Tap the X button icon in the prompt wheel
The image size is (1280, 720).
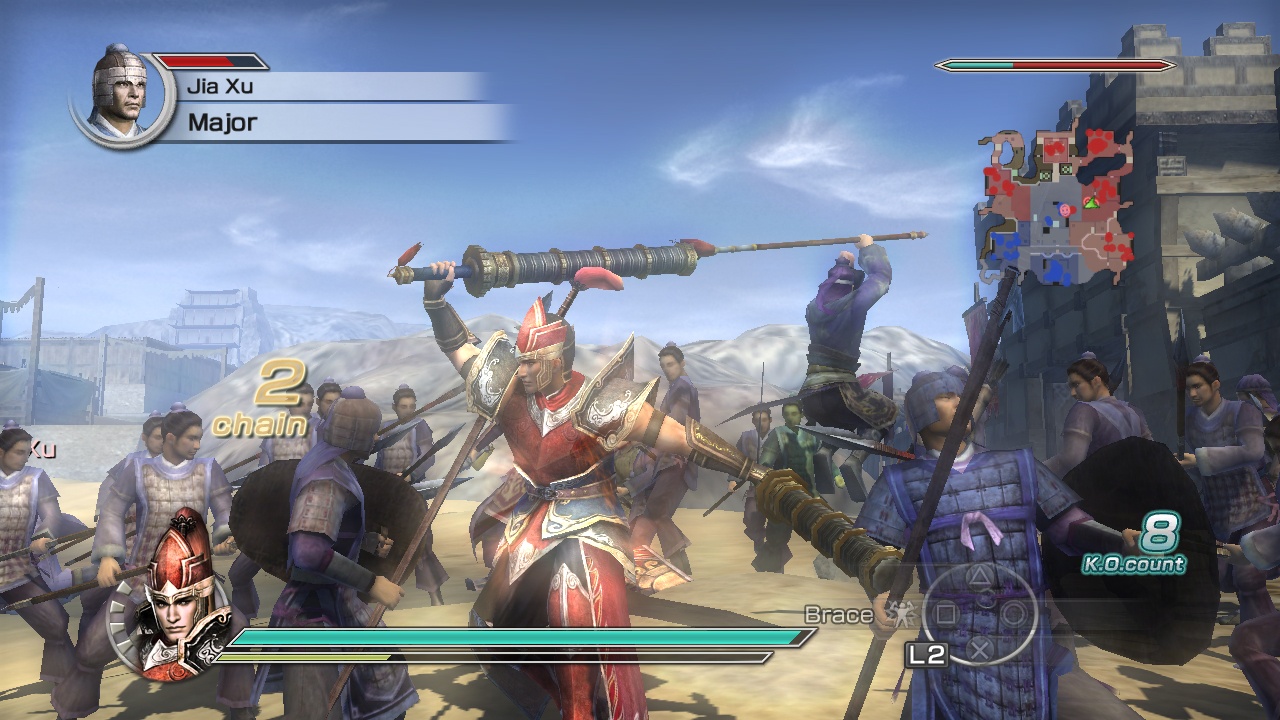click(978, 650)
